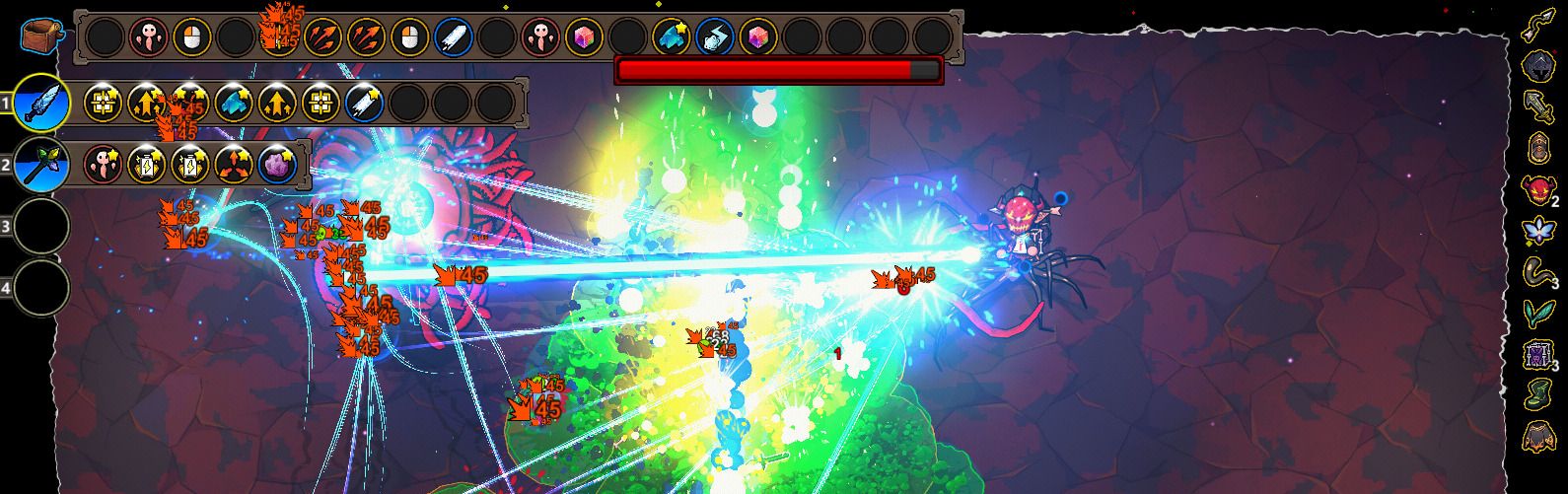Click the lightning cloud spell in inventory
This screenshot has width=1568, height=494.
pyautogui.click(x=715, y=38)
